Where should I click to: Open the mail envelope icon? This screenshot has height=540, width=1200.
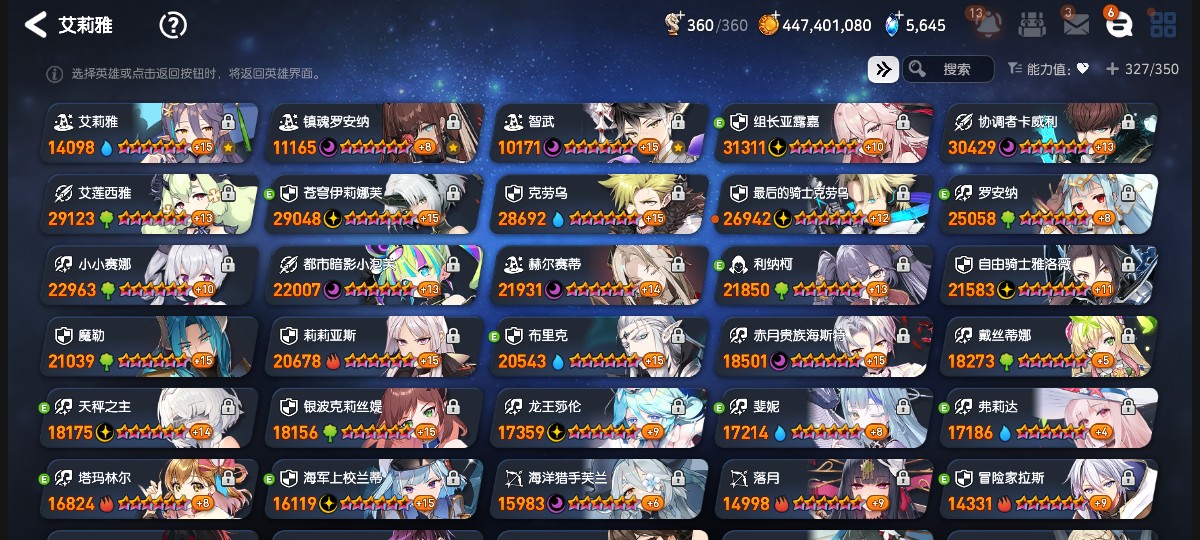[1076, 25]
